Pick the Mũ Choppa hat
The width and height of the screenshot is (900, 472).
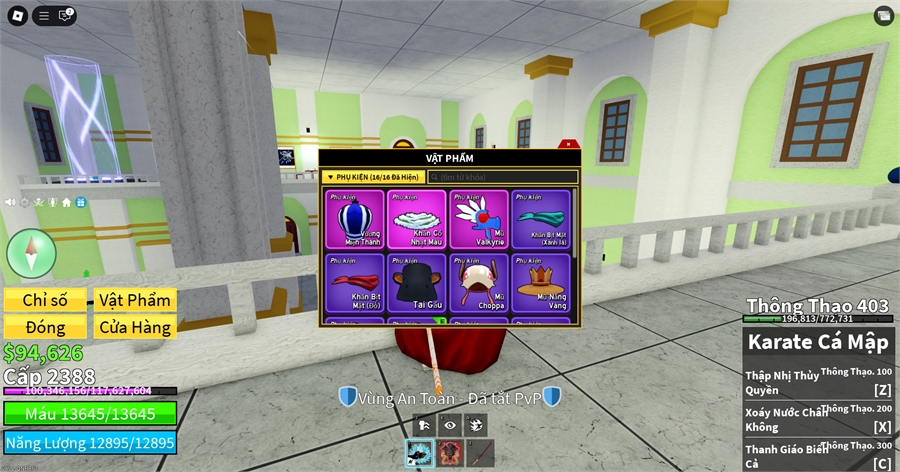pyautogui.click(x=479, y=283)
